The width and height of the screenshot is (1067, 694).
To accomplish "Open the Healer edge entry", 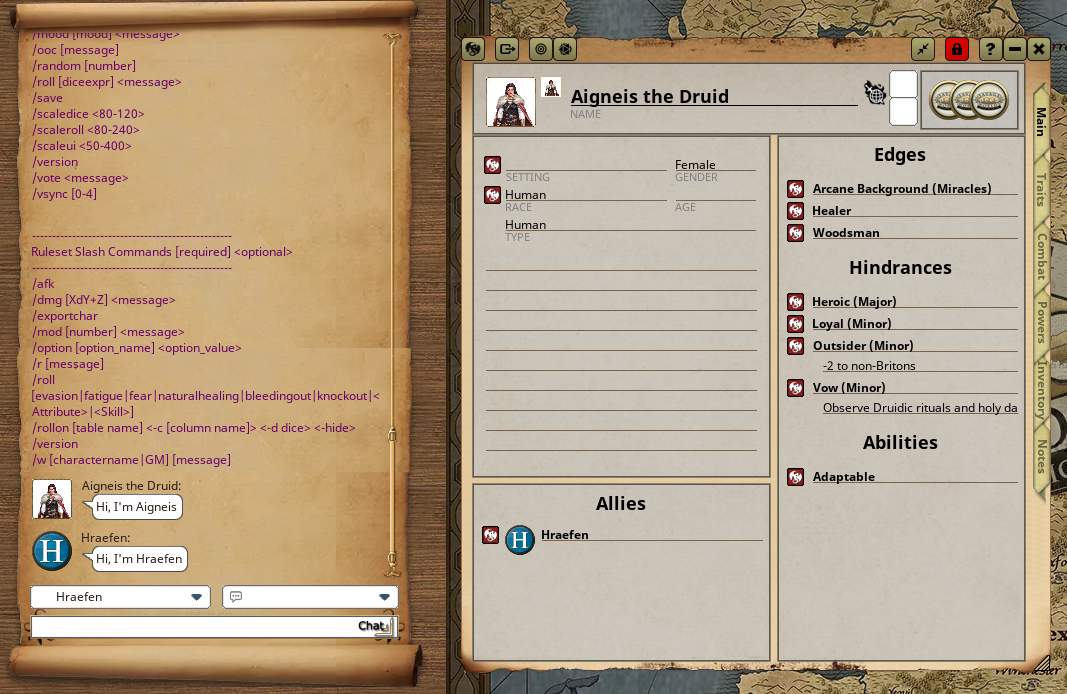I will click(x=831, y=211).
